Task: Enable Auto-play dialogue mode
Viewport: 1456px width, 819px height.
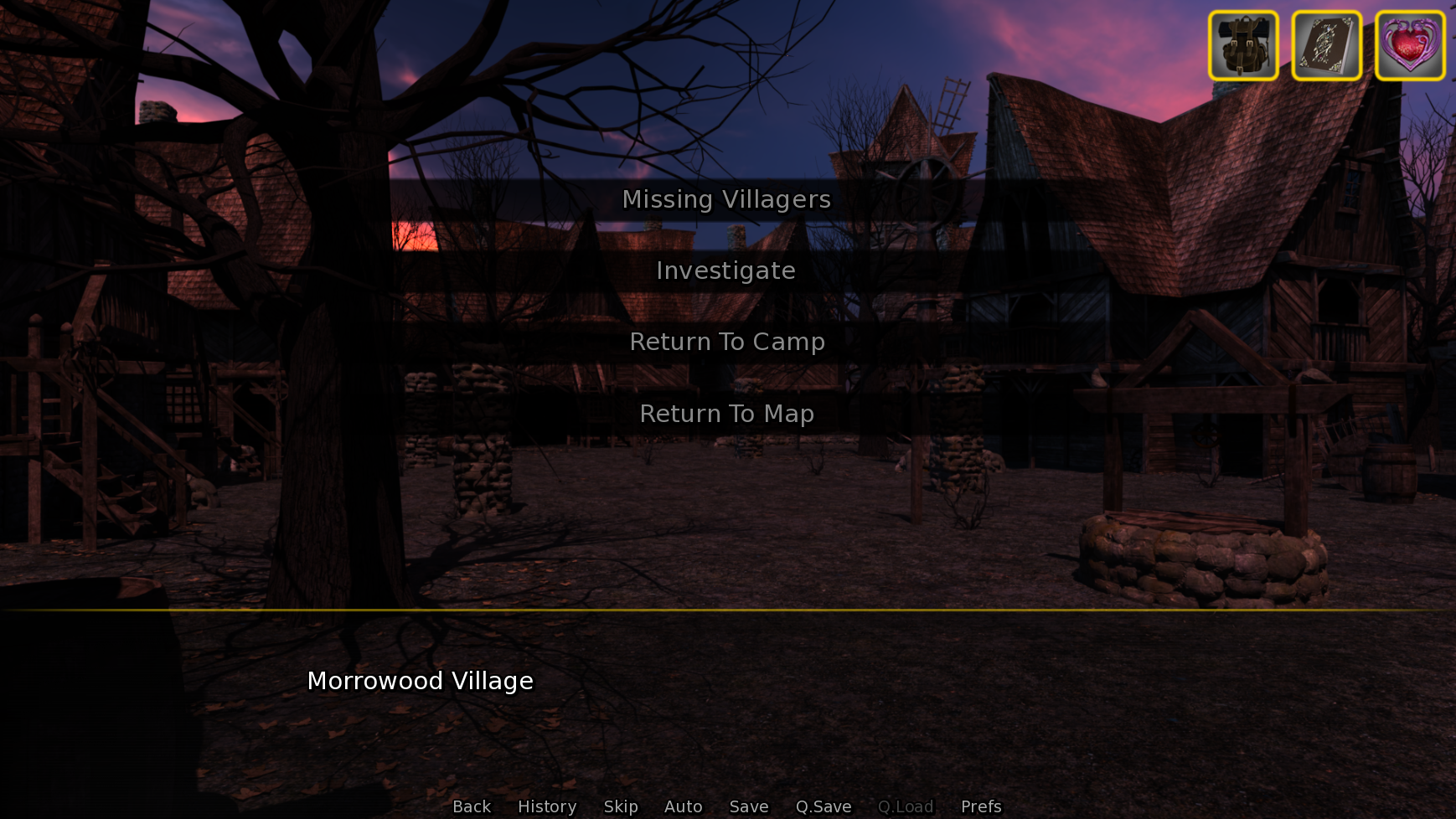Action: click(683, 806)
